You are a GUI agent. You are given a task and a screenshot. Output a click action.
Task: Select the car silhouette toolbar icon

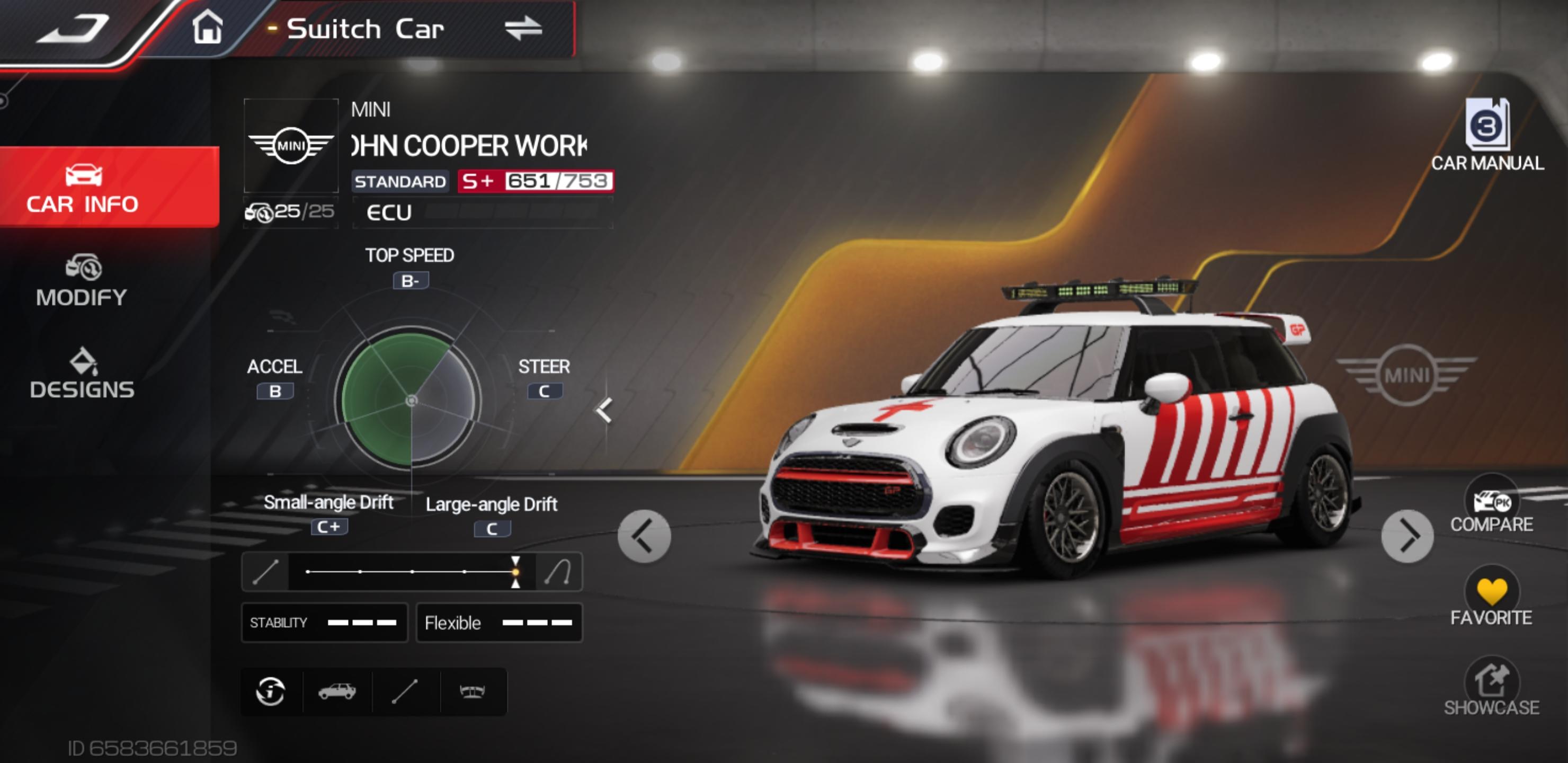337,692
